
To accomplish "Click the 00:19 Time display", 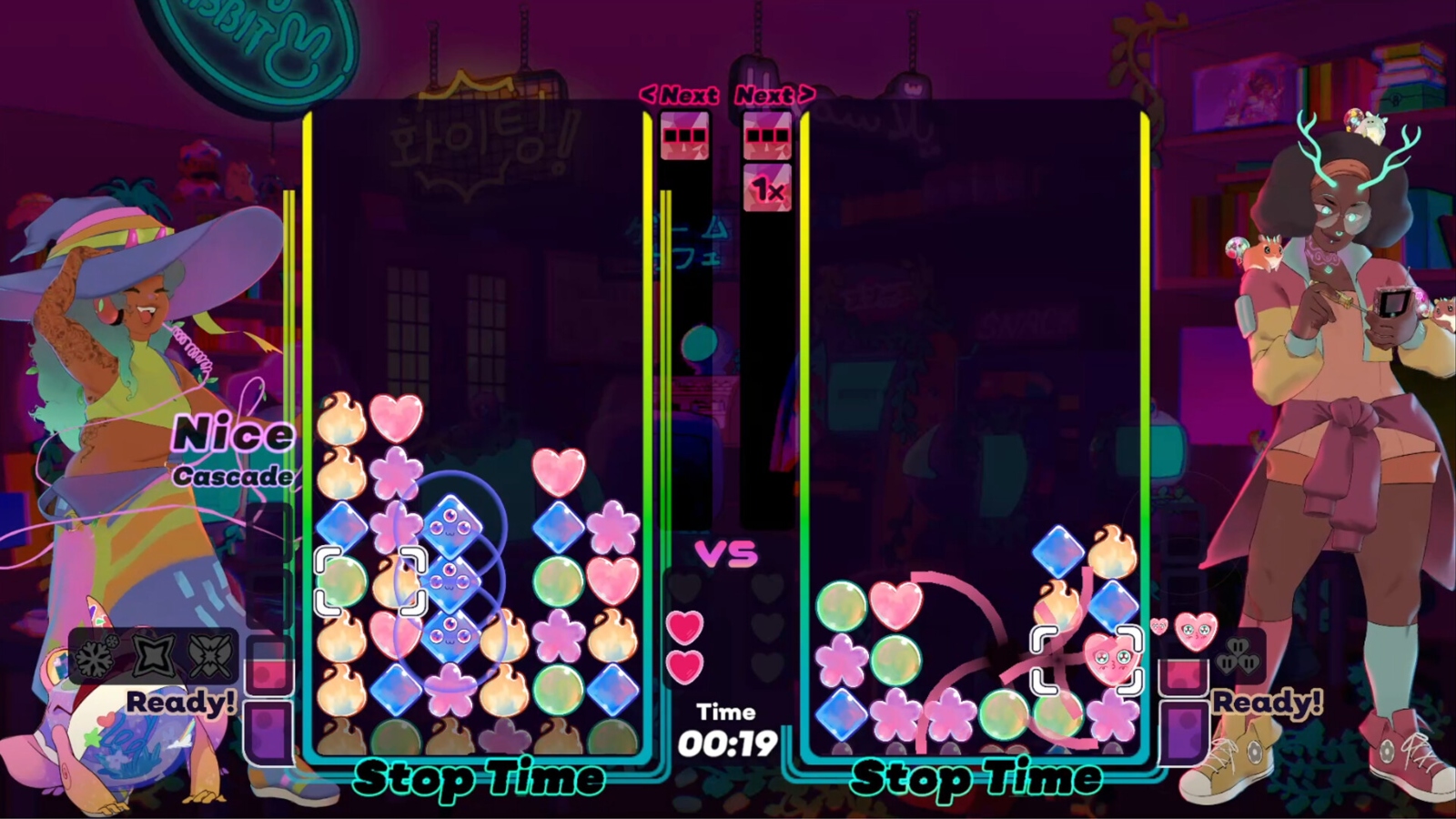I will pos(724,743).
